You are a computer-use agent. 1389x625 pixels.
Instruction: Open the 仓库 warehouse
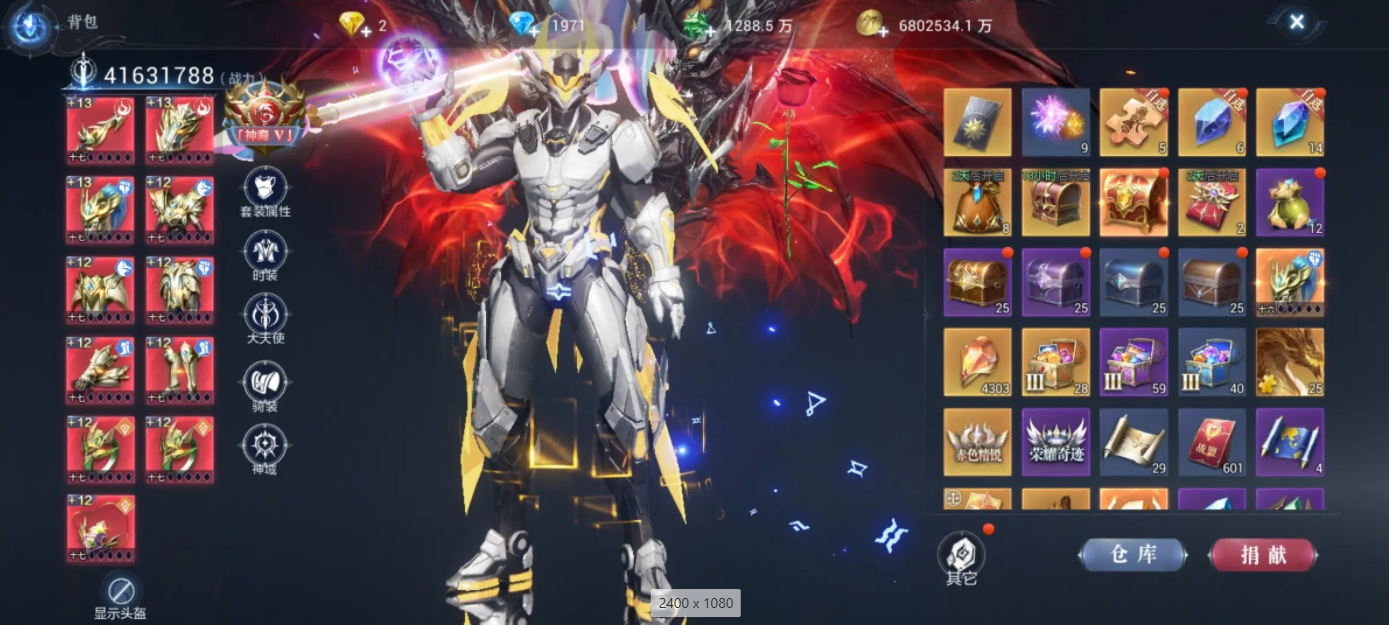coord(1133,555)
